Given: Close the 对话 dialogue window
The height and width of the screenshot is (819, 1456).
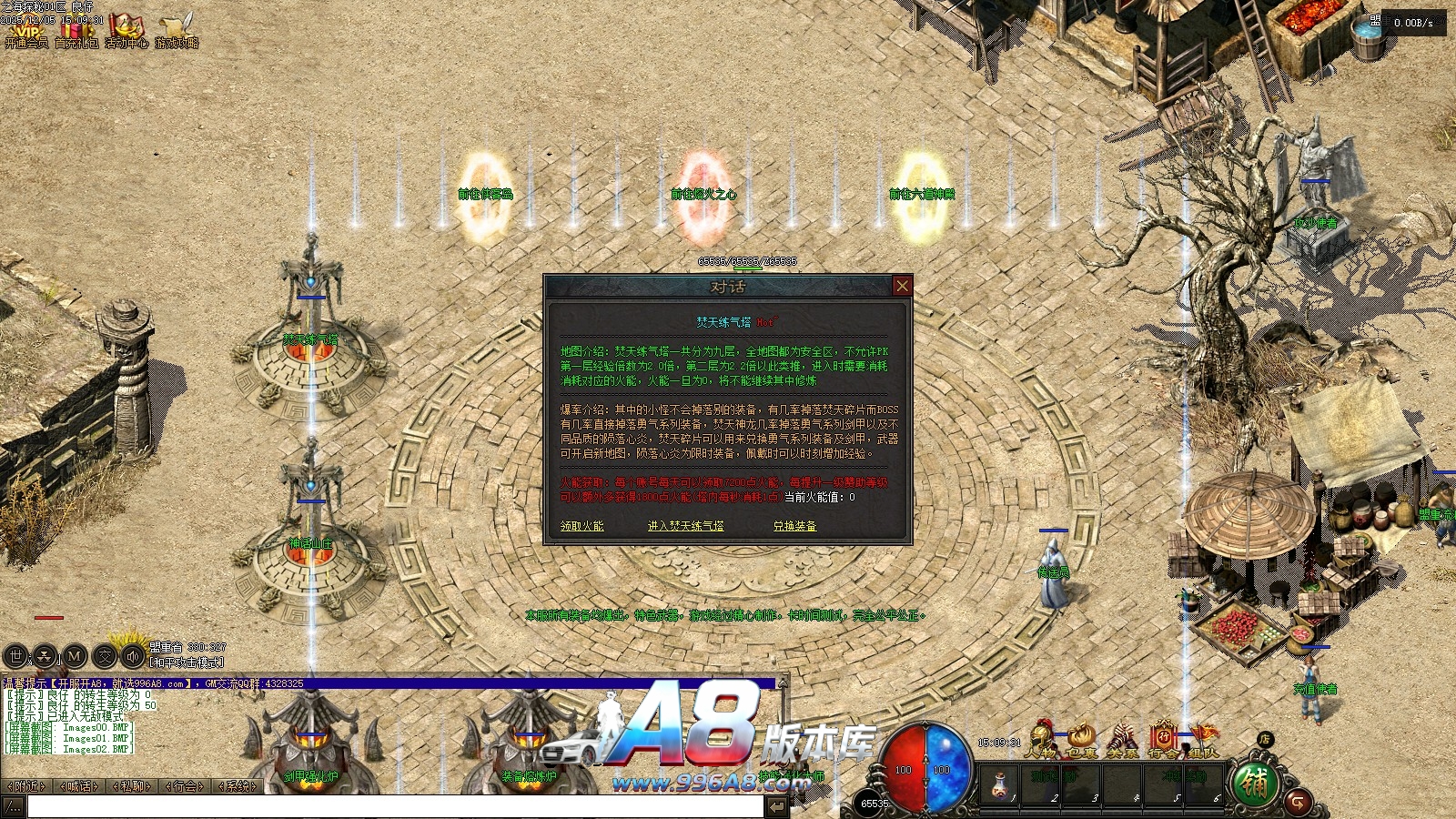Looking at the screenshot, I should point(902,286).
